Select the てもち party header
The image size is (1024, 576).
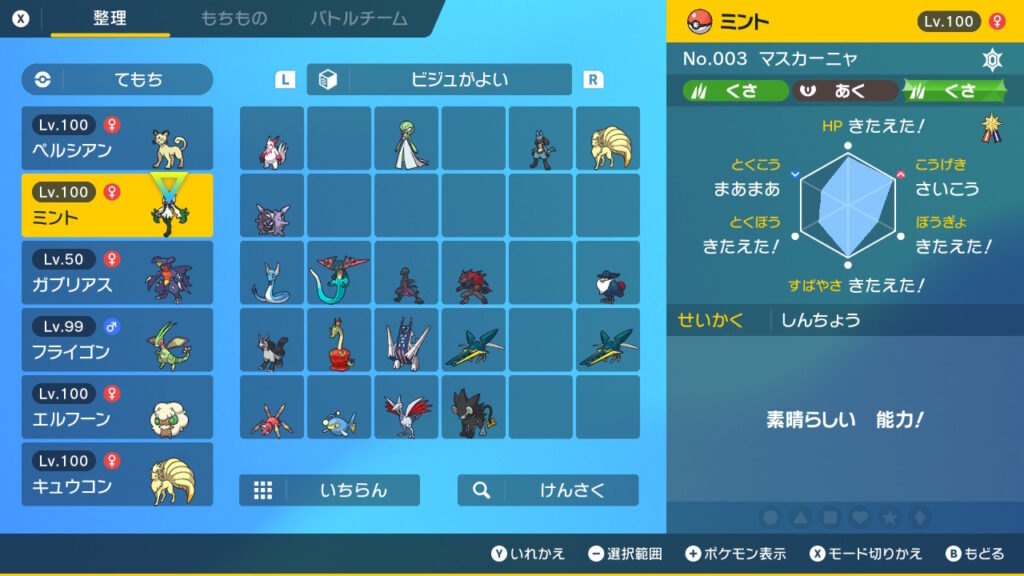point(118,79)
